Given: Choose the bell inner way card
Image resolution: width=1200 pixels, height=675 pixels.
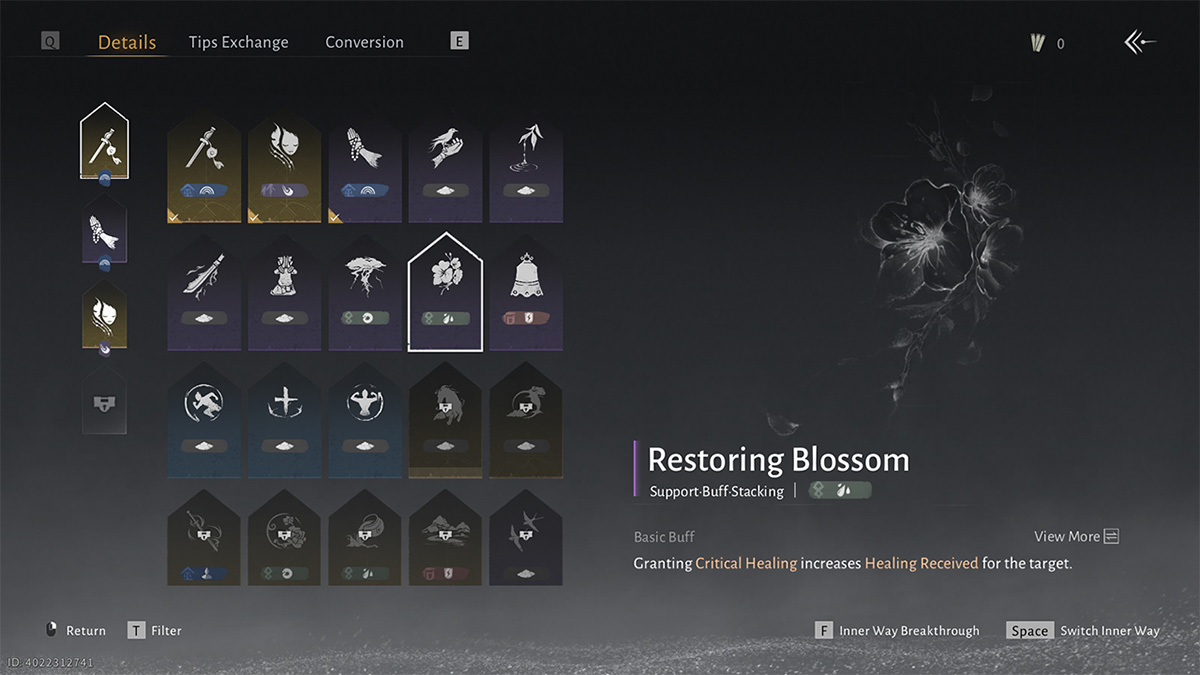Looking at the screenshot, I should tap(526, 291).
